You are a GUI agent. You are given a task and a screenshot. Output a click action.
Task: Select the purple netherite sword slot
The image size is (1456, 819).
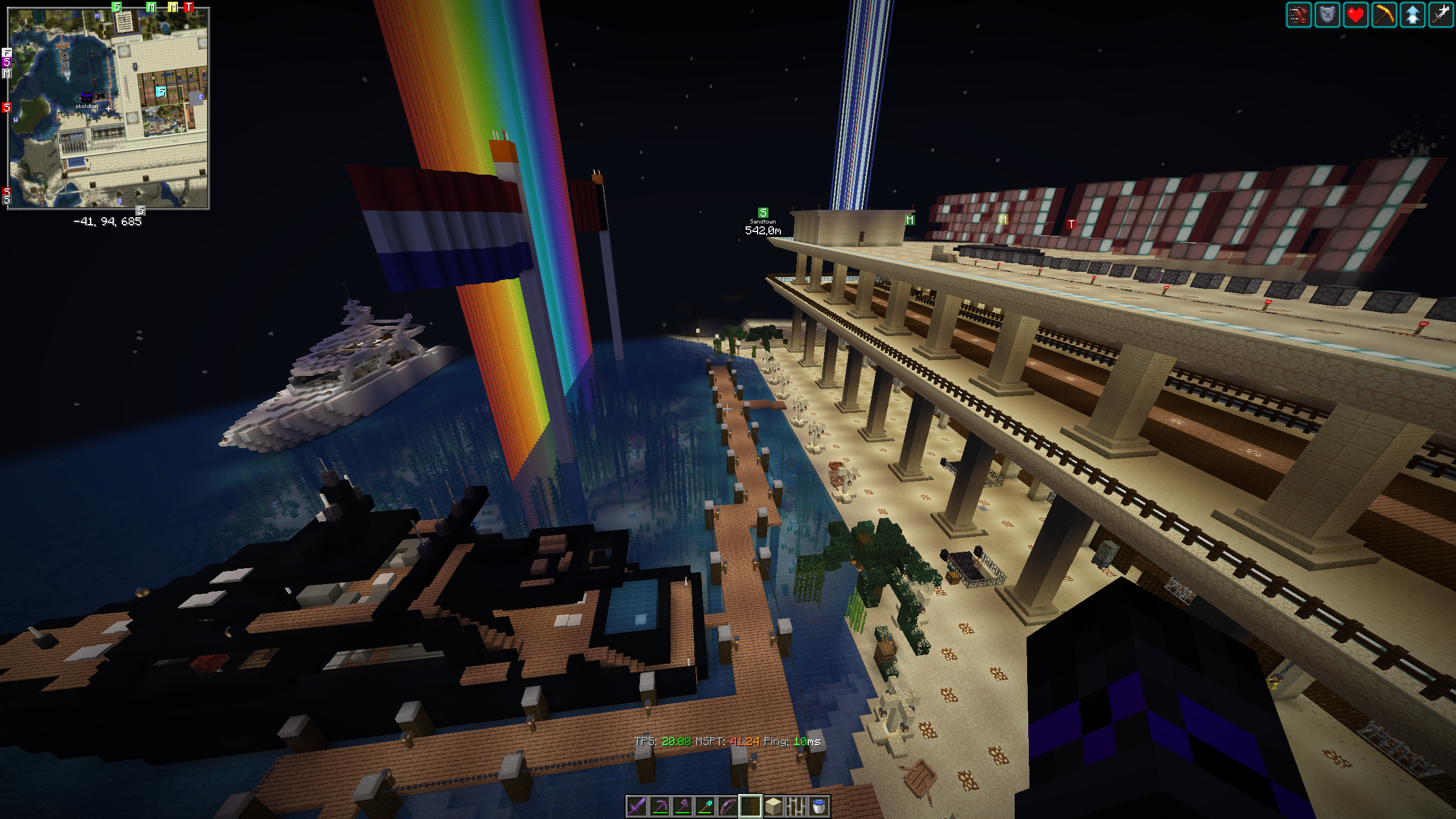click(636, 806)
